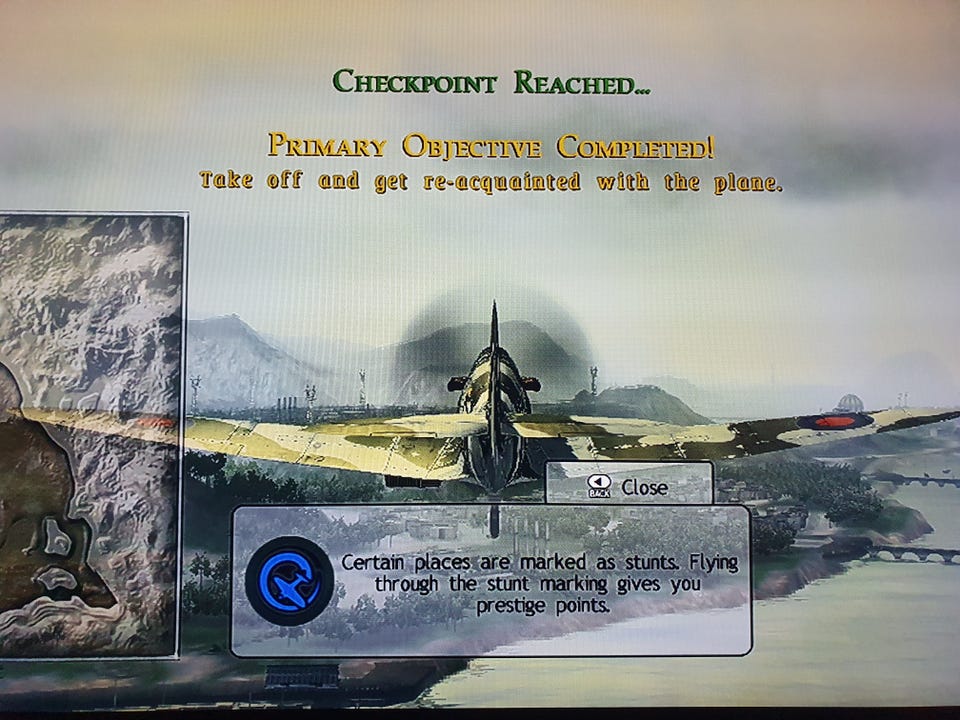The height and width of the screenshot is (720, 960).
Task: Click the blue stunt plane icon
Action: click(289, 580)
